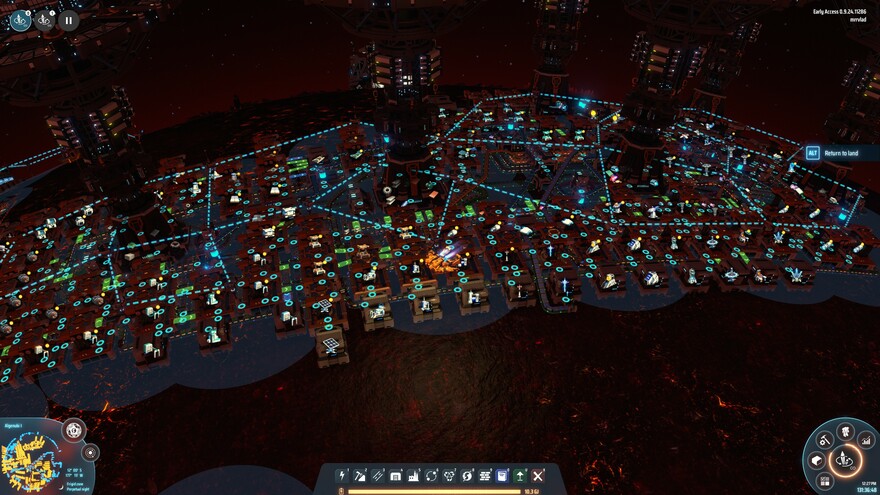Screen dimensions: 880x495
Task: Open the tech tree icon in radial menu
Action: 845,432
